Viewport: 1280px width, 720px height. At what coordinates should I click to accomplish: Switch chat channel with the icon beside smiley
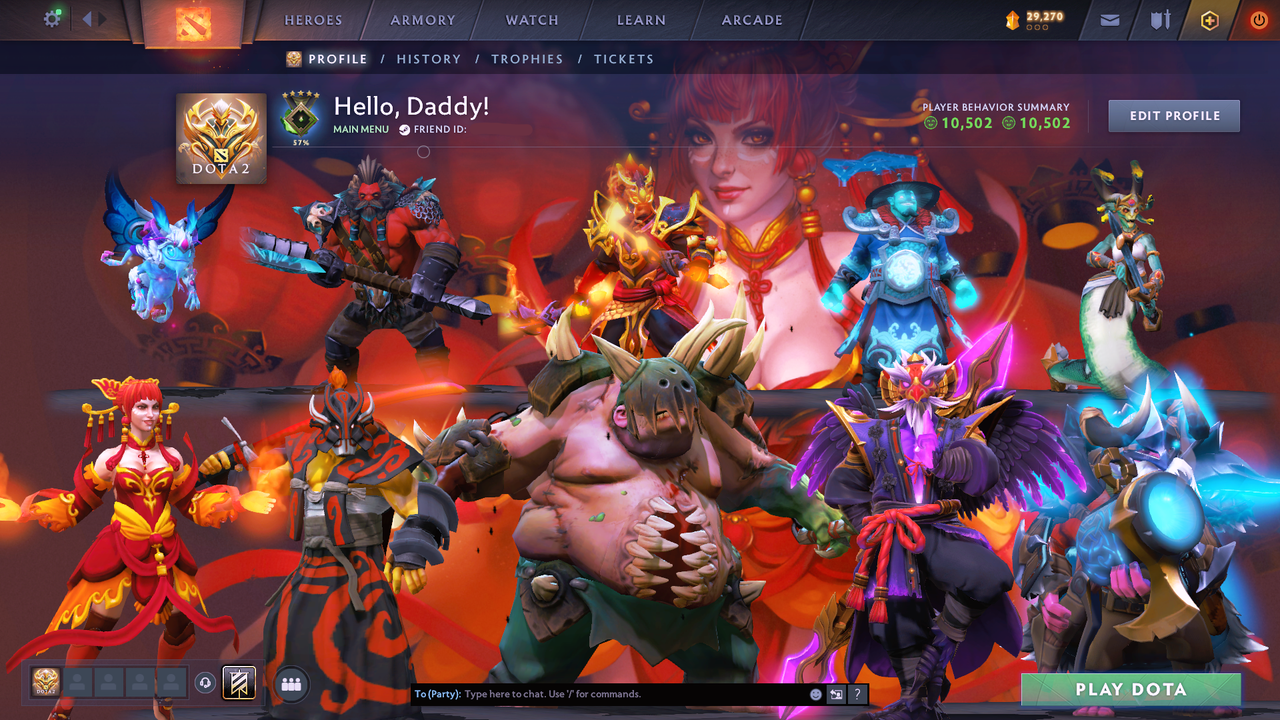(836, 693)
